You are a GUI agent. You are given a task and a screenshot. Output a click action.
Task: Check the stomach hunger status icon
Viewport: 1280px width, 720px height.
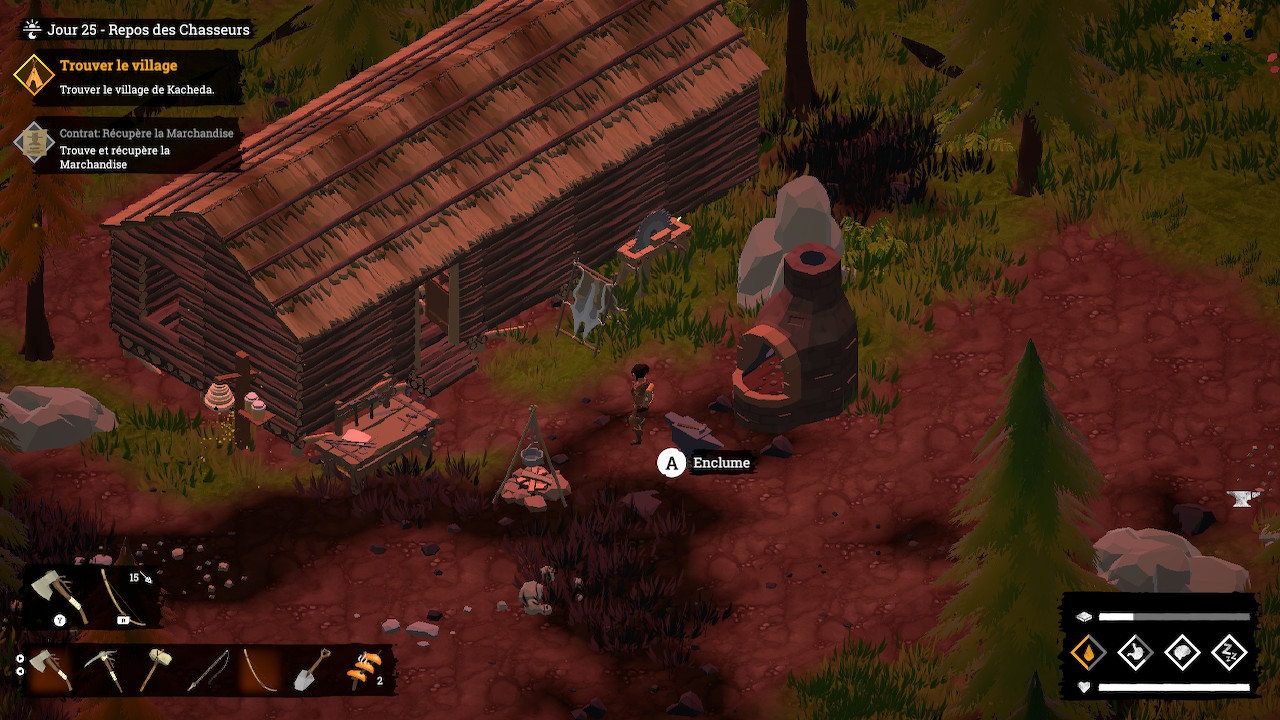(1135, 652)
